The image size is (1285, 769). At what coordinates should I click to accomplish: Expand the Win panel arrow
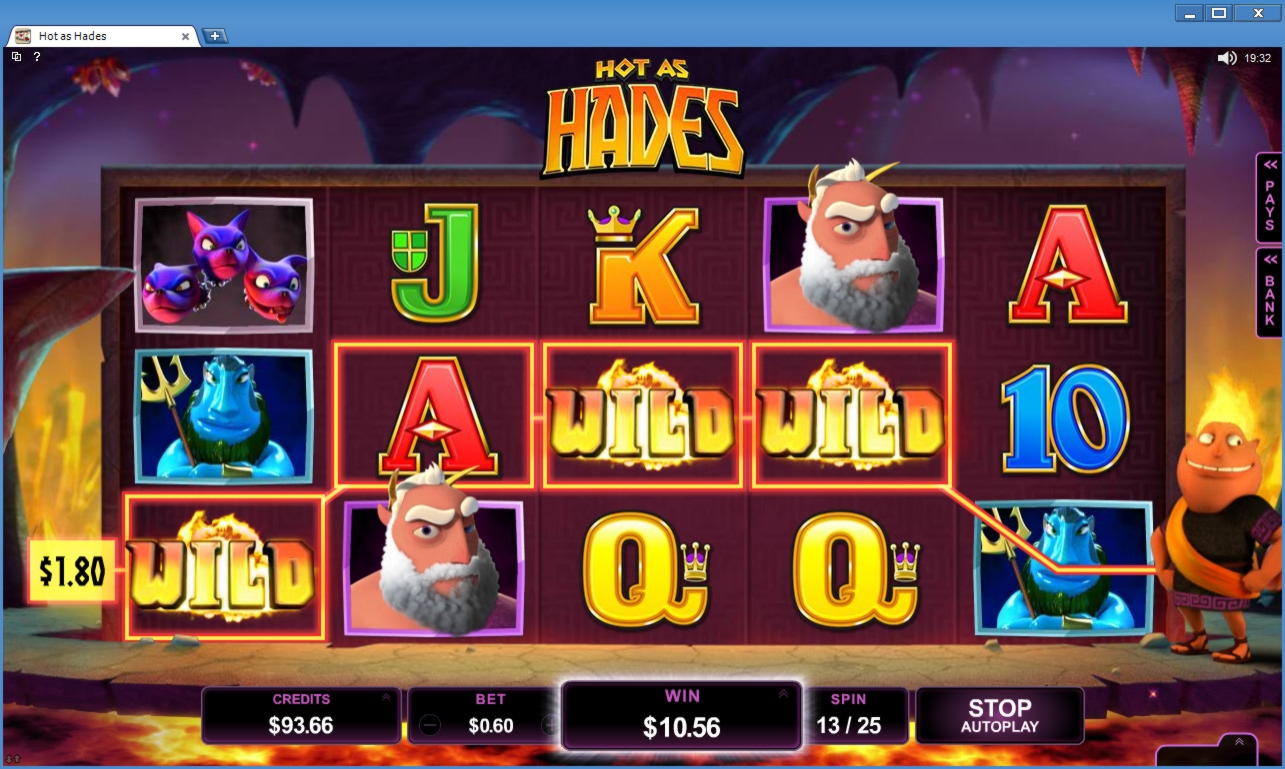782,694
